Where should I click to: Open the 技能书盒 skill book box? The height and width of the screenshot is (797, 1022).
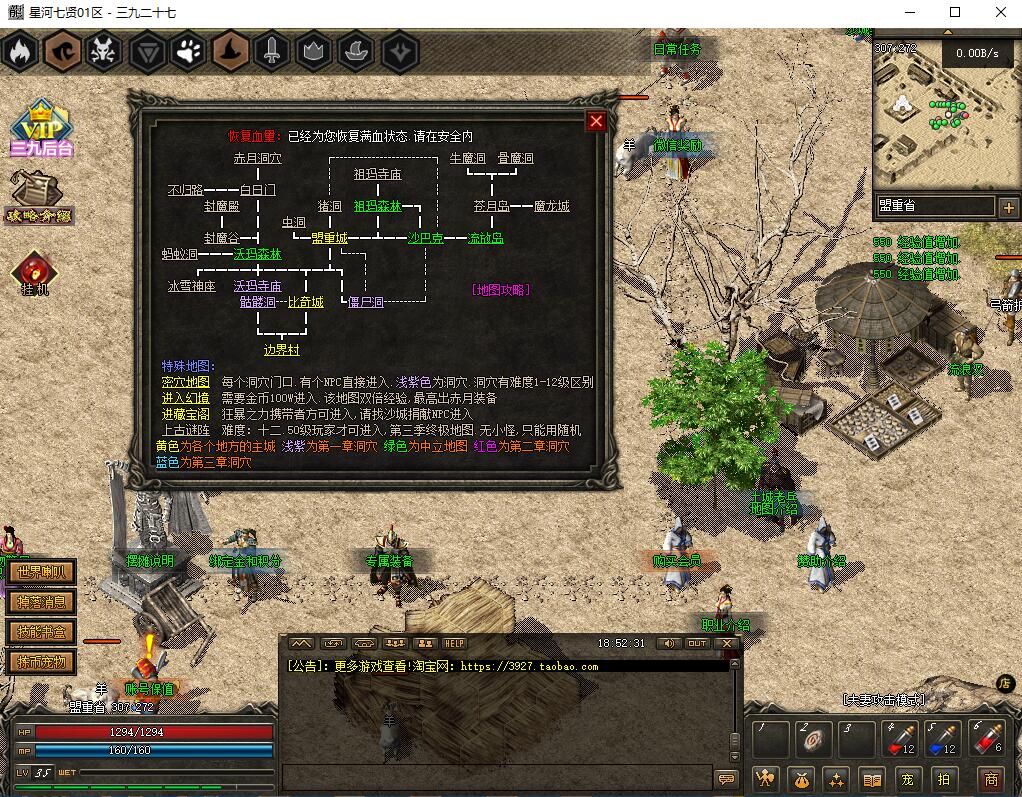click(41, 632)
